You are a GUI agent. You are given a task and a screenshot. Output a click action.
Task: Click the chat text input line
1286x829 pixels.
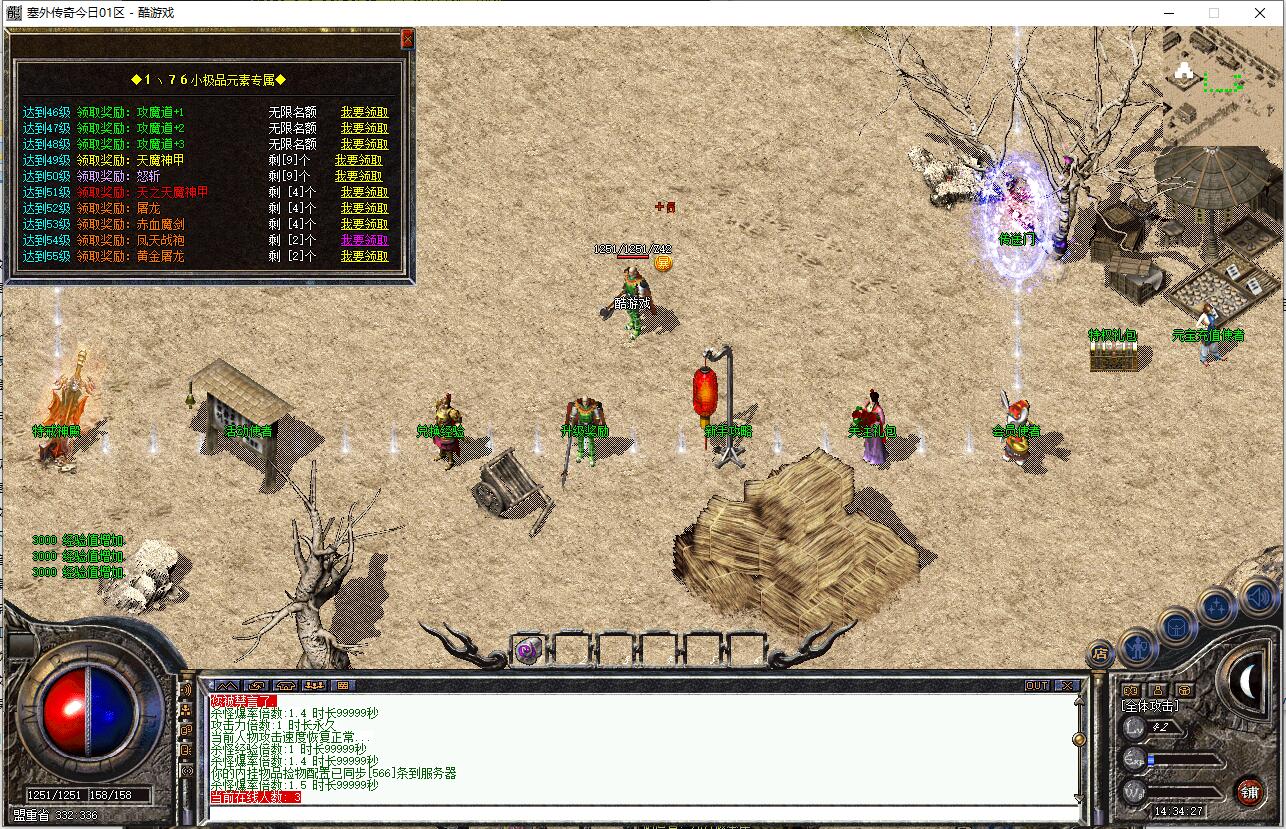tap(640, 810)
